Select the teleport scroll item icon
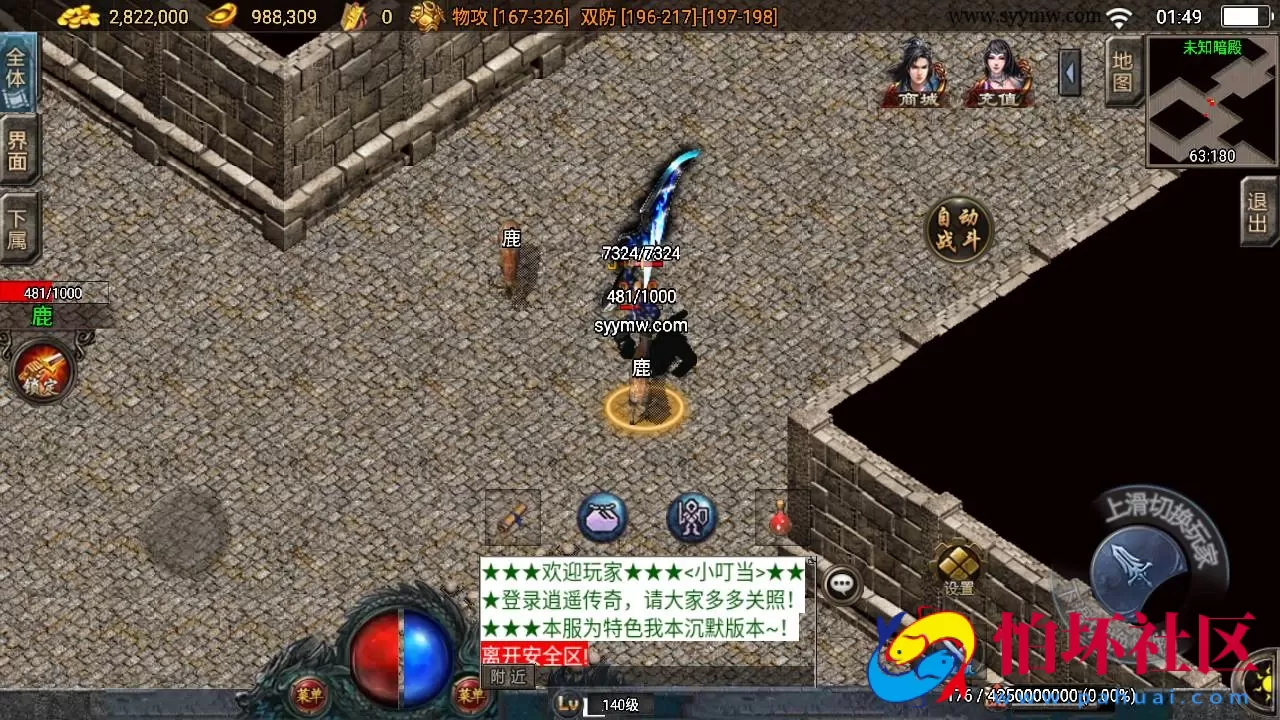Viewport: 1280px width, 720px height. pos(512,517)
